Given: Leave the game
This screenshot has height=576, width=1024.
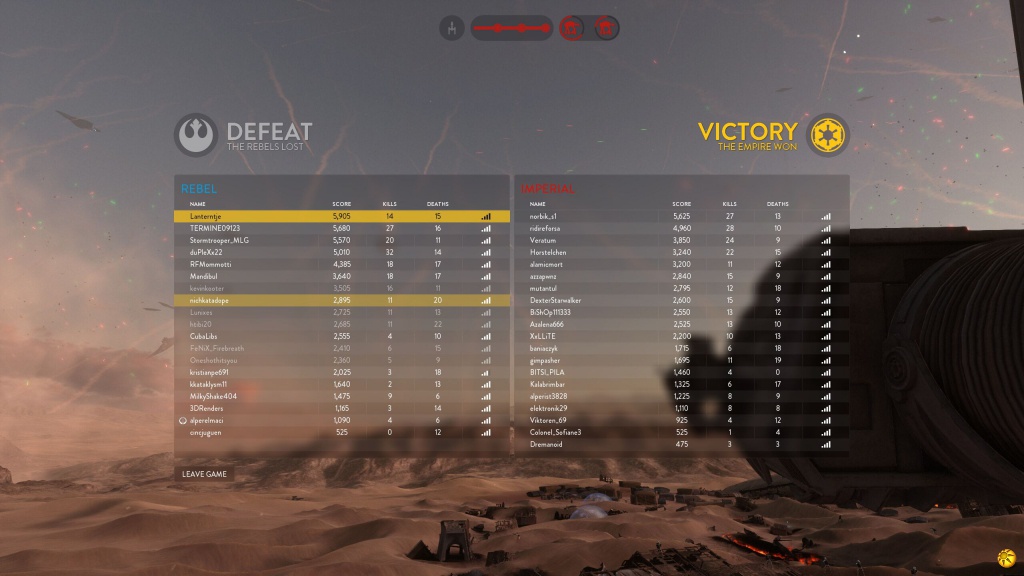Looking at the screenshot, I should [x=204, y=474].
